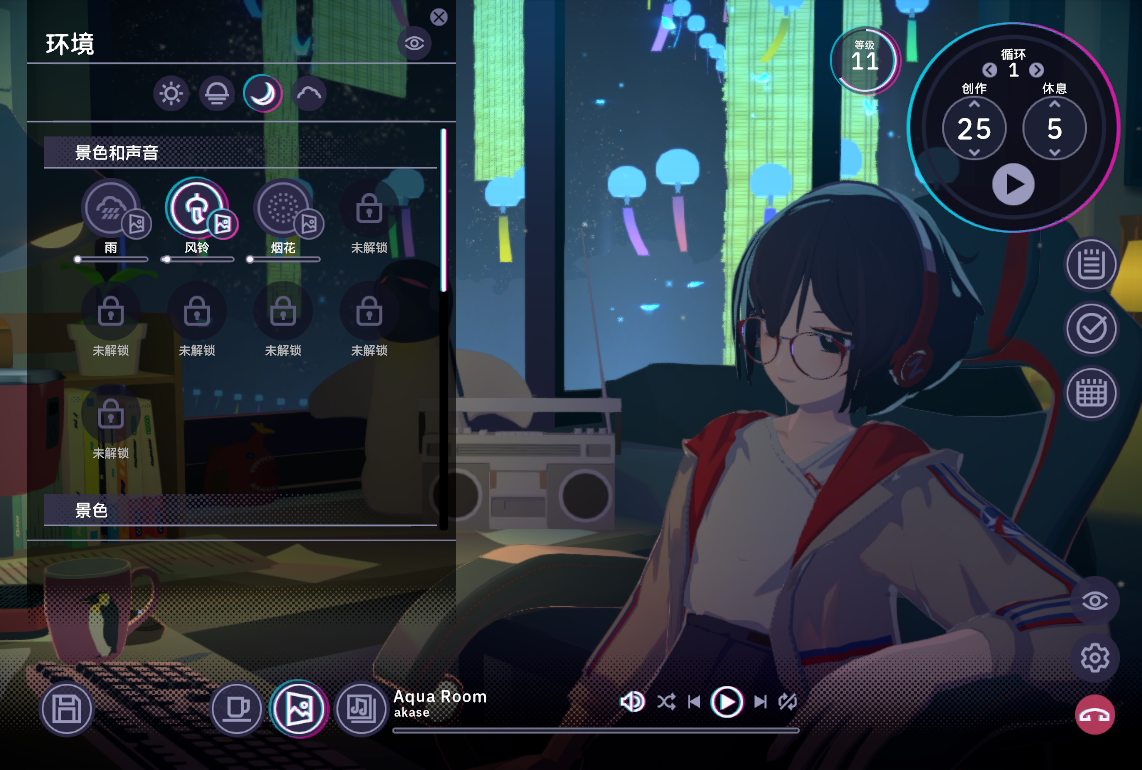Toggle the eye icon in environment panel header
This screenshot has height=770, width=1142.
[414, 42]
